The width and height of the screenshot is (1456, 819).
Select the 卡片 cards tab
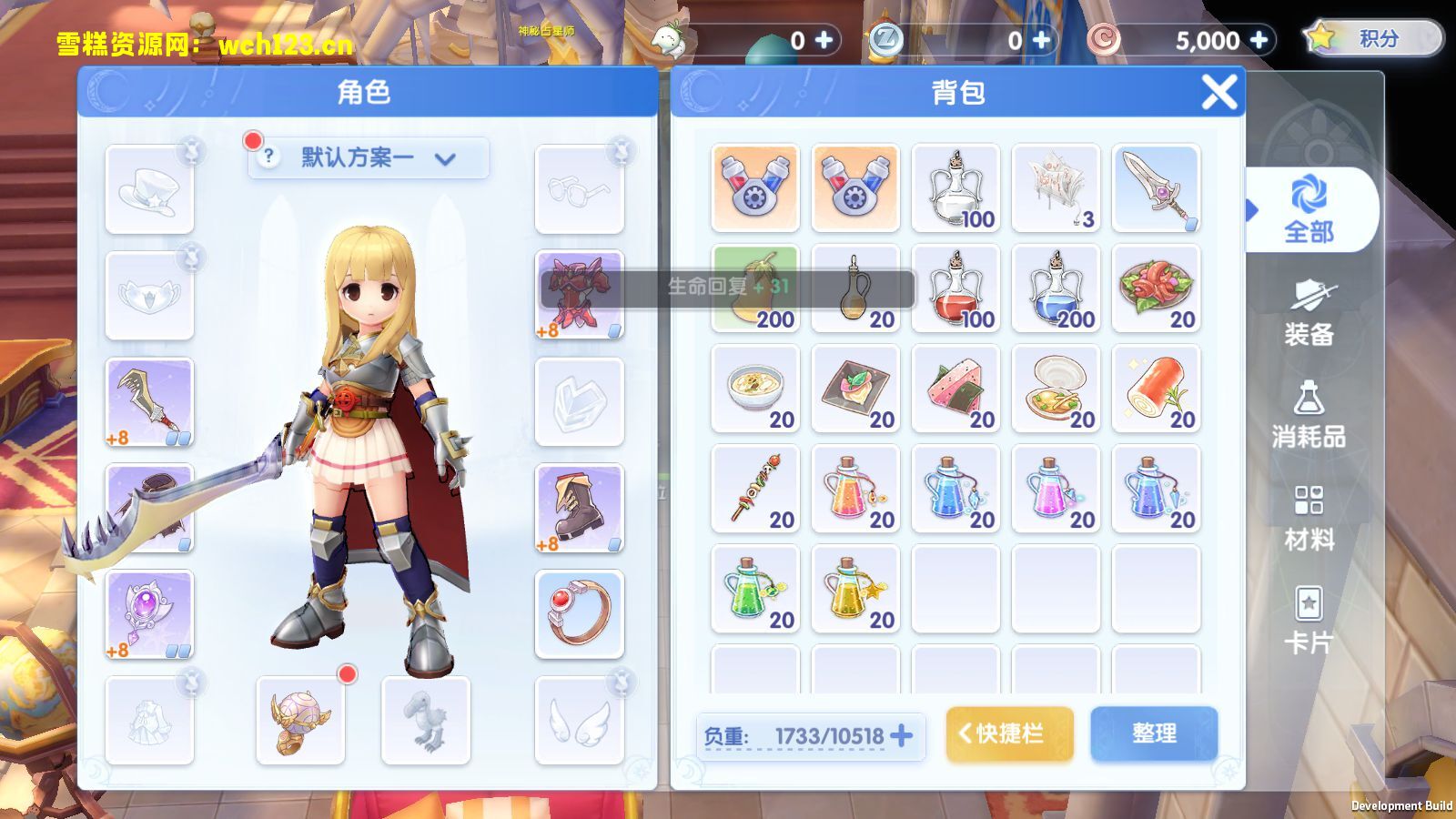pos(1309,621)
